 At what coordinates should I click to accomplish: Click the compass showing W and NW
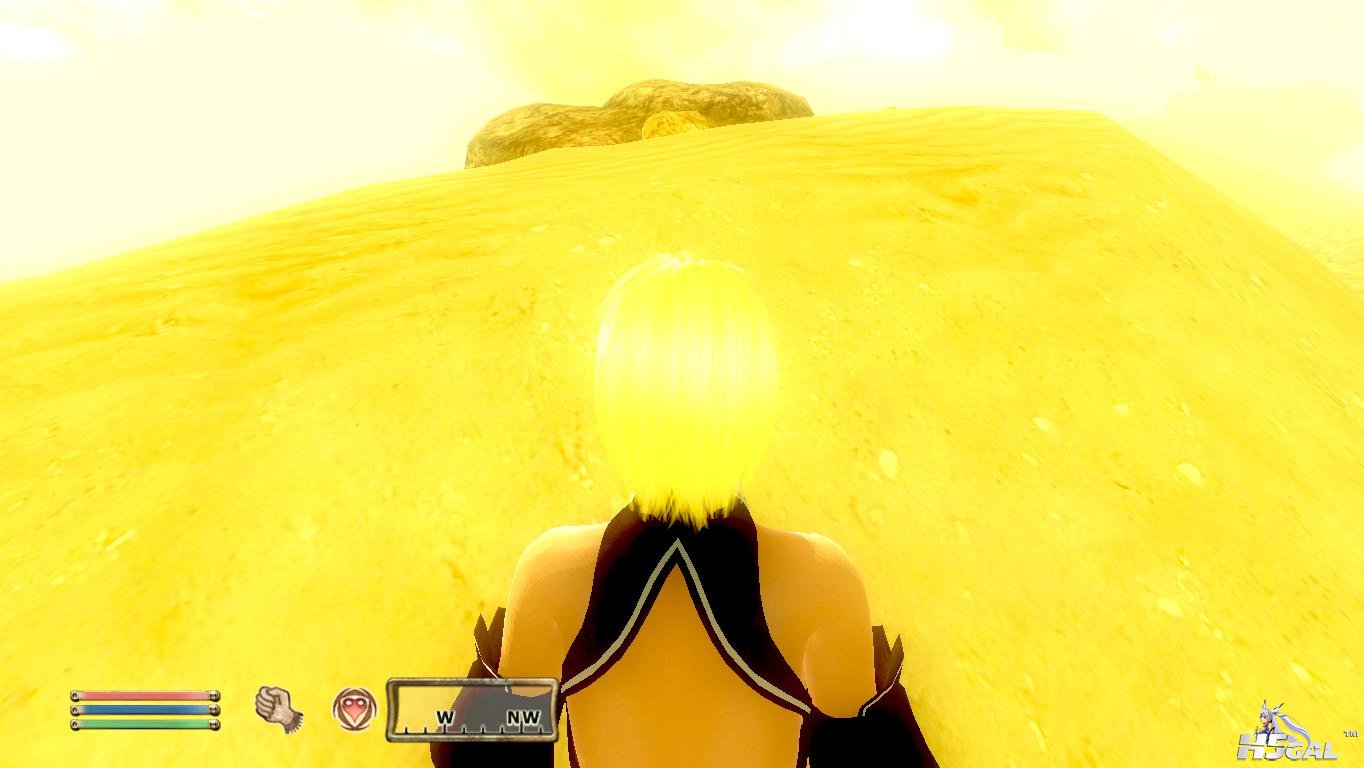point(472,709)
